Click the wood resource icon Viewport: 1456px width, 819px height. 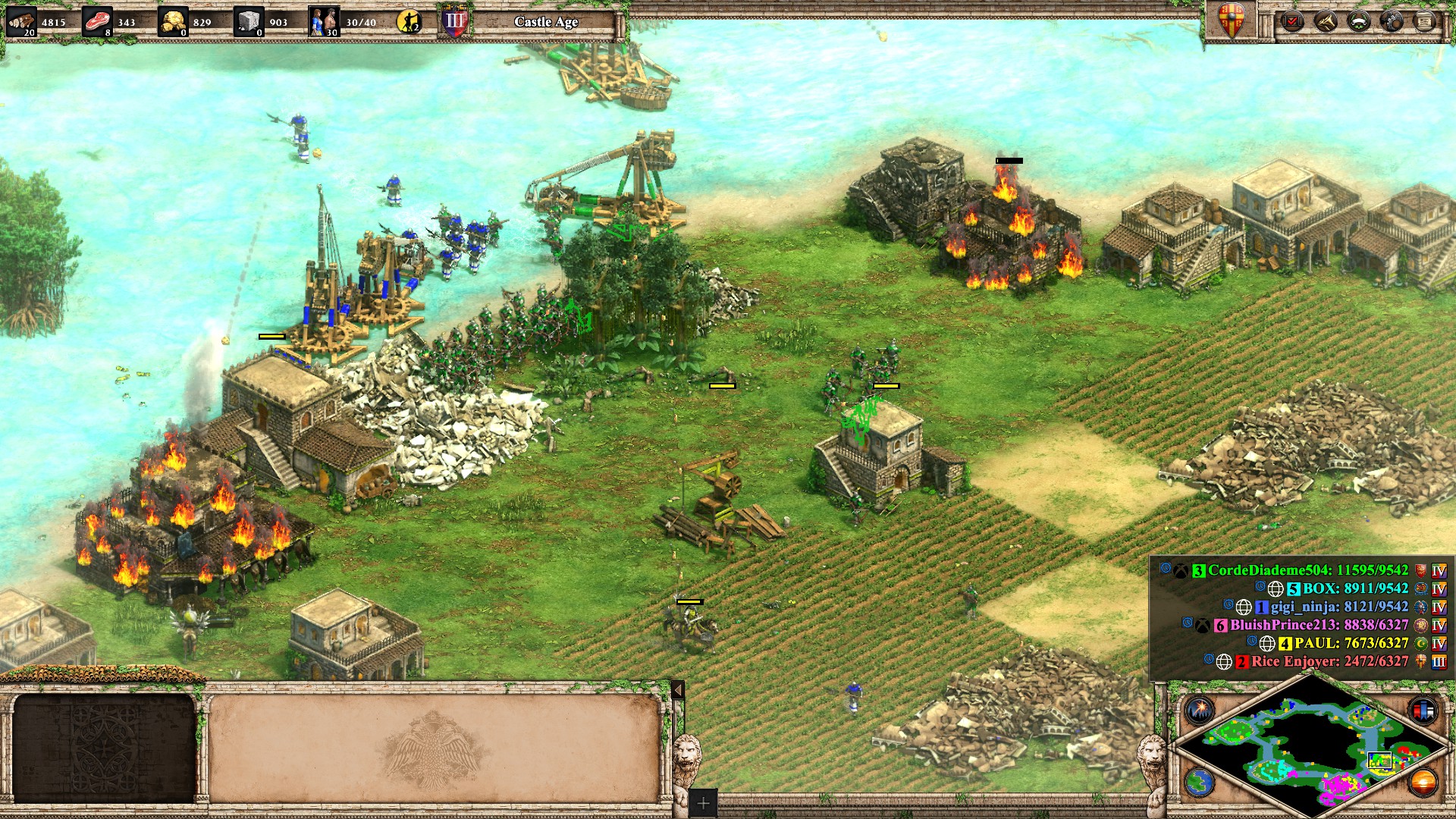(x=21, y=21)
